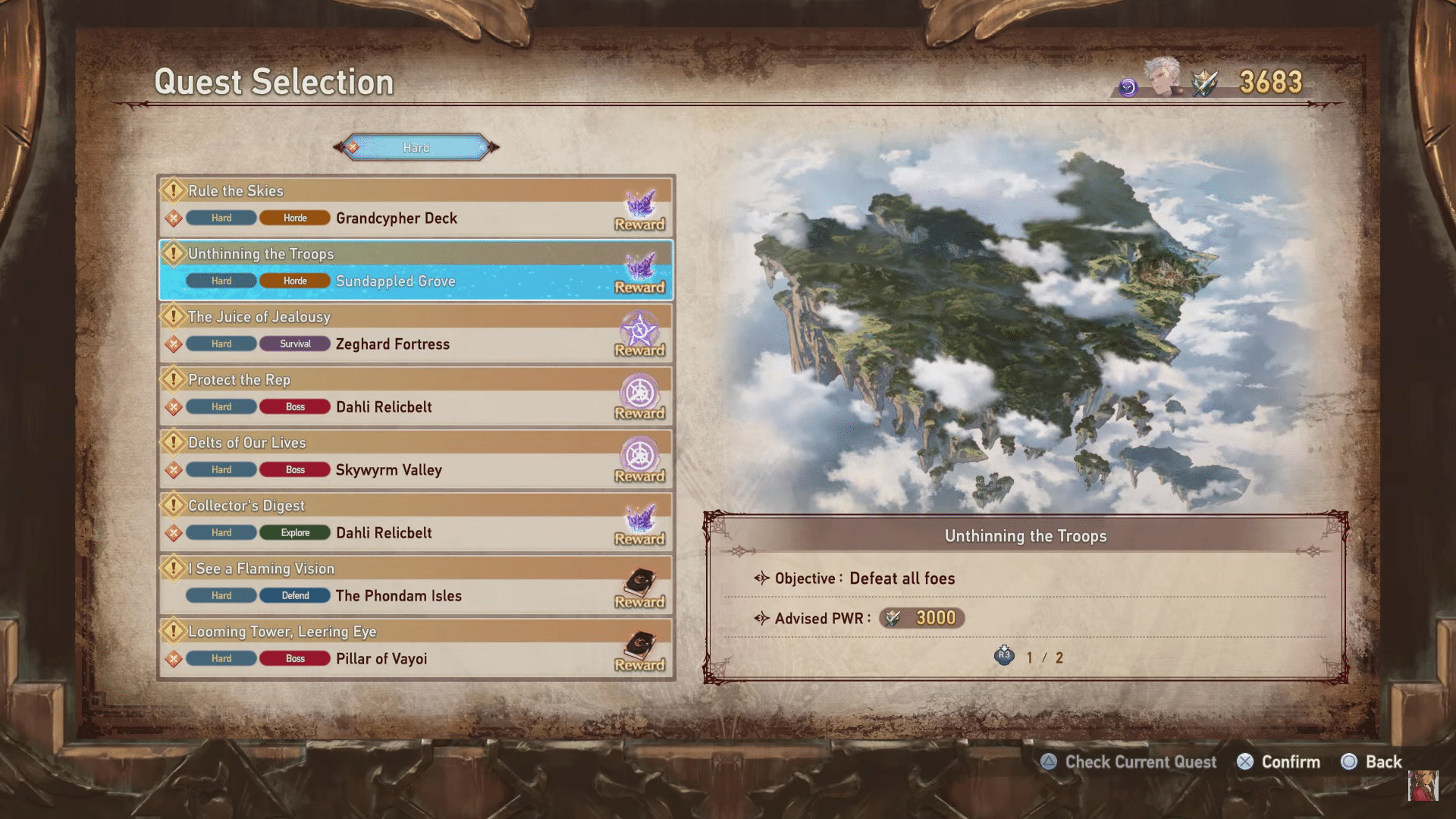
Task: Open the Hard difficulty selector banner
Action: 416,147
